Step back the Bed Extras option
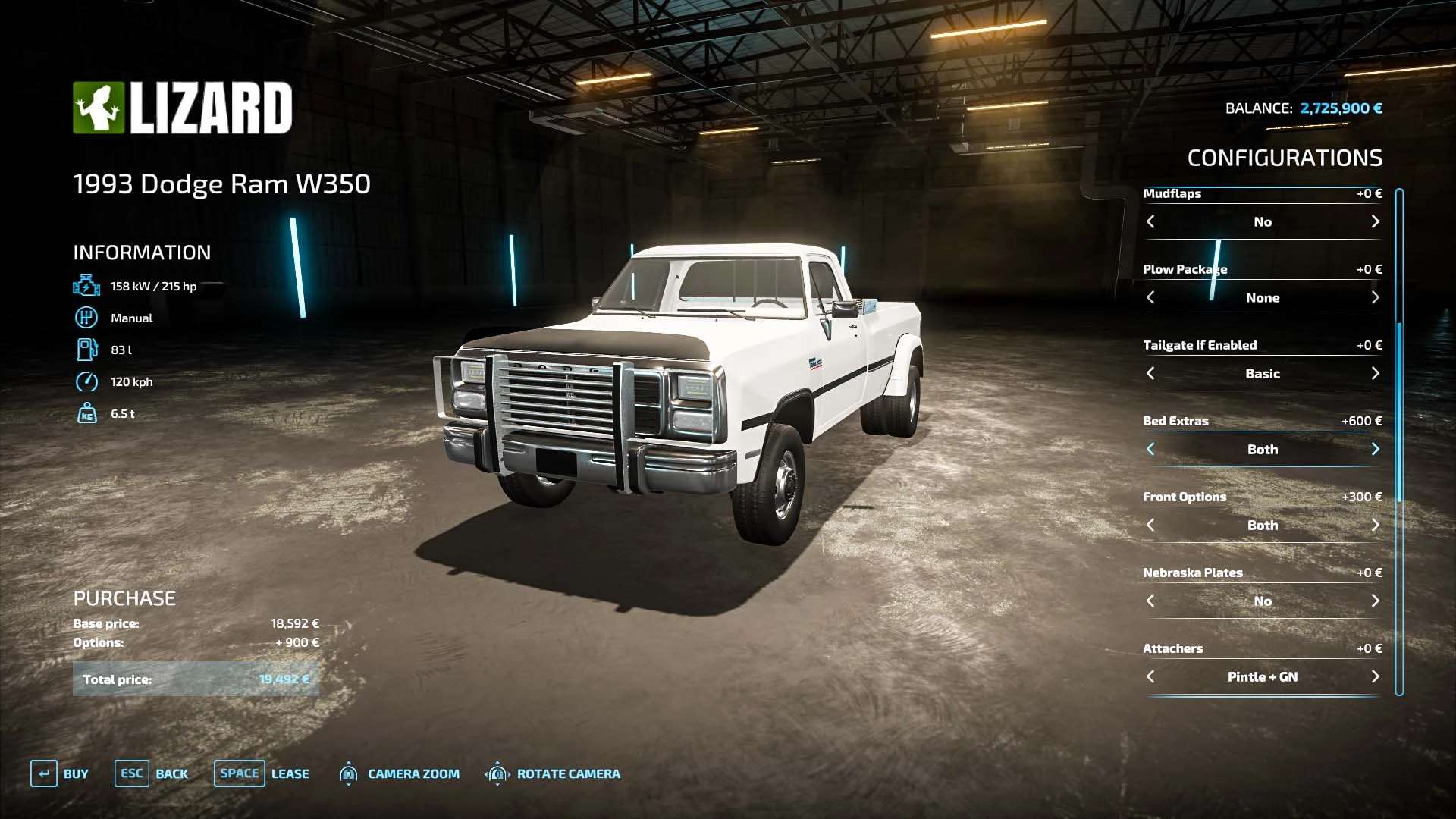The width and height of the screenshot is (1456, 819). [1150, 449]
